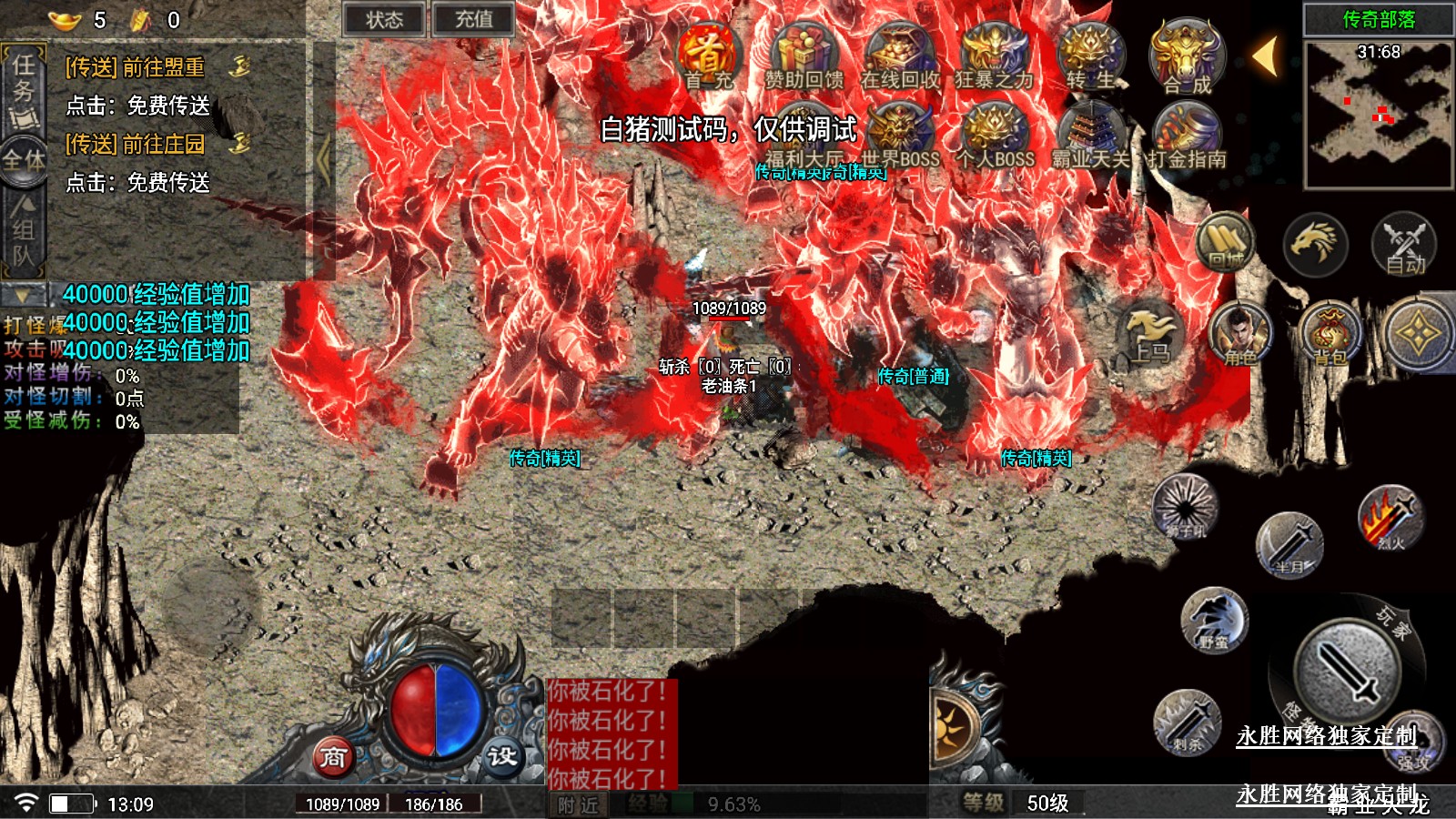The image size is (1456, 819).
Task: Open the 充值 recharge menu
Action: point(473,19)
